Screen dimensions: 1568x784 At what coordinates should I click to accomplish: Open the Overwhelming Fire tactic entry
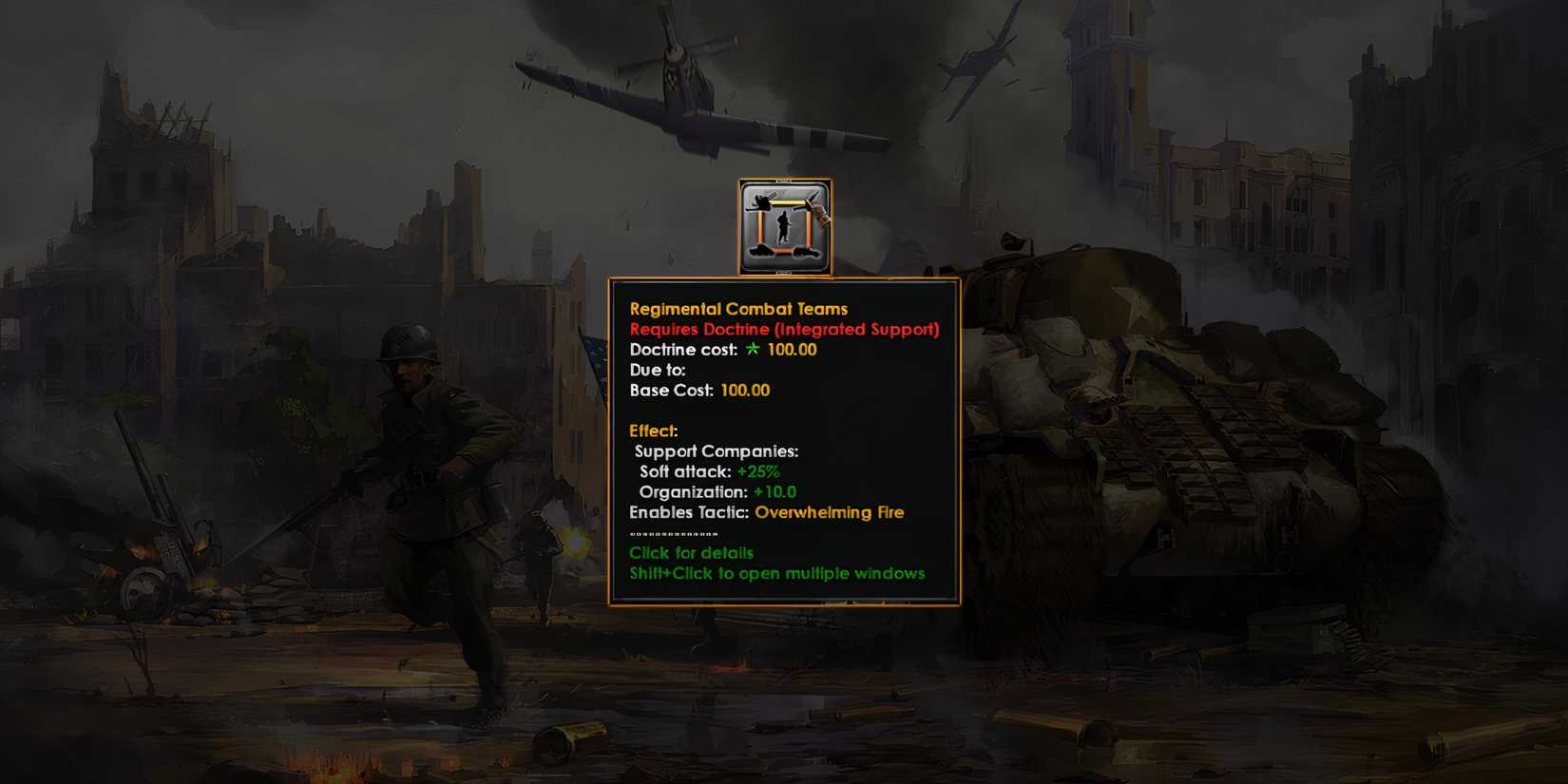[x=829, y=512]
